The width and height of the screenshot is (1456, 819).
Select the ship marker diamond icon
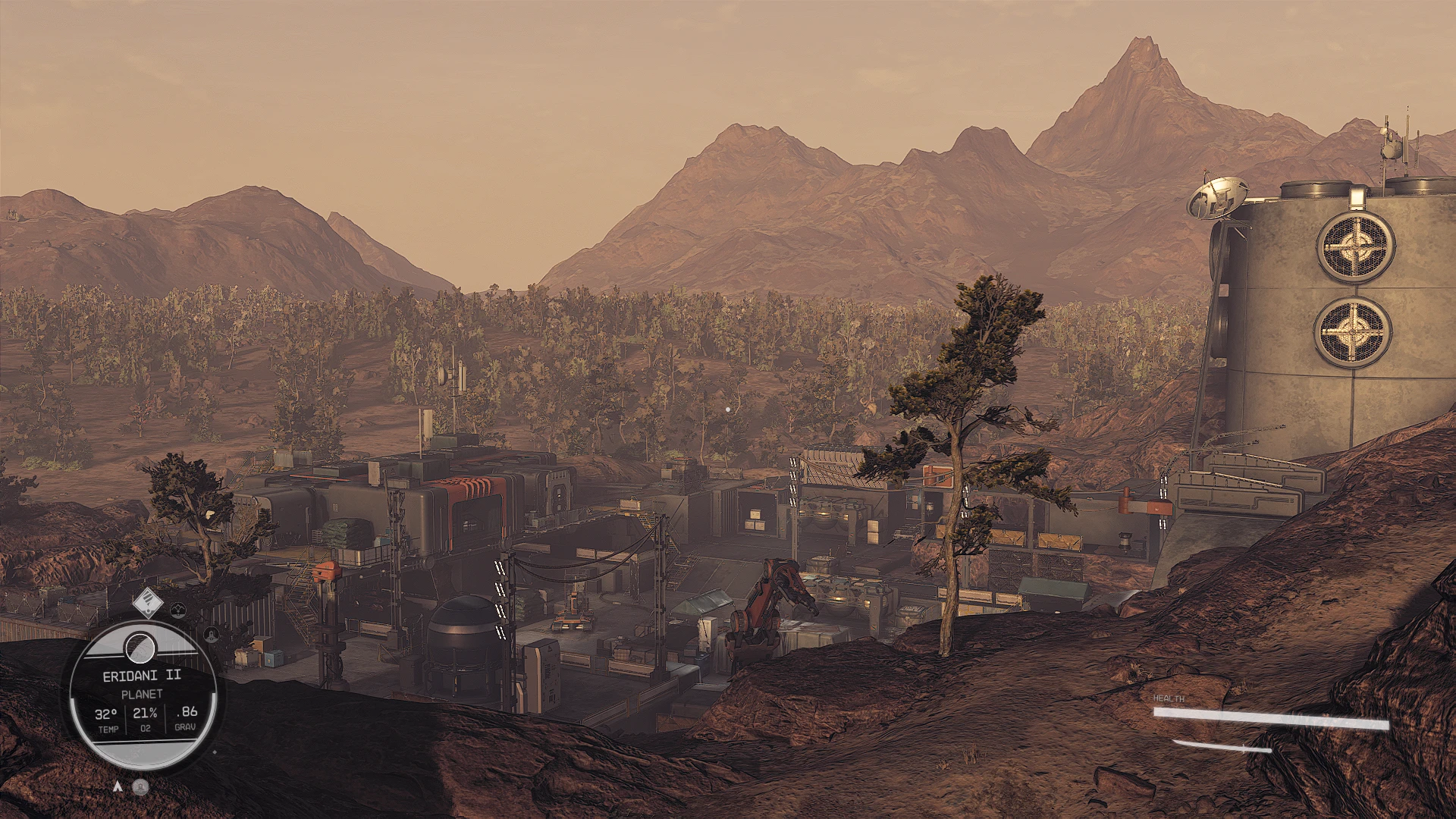point(147,603)
